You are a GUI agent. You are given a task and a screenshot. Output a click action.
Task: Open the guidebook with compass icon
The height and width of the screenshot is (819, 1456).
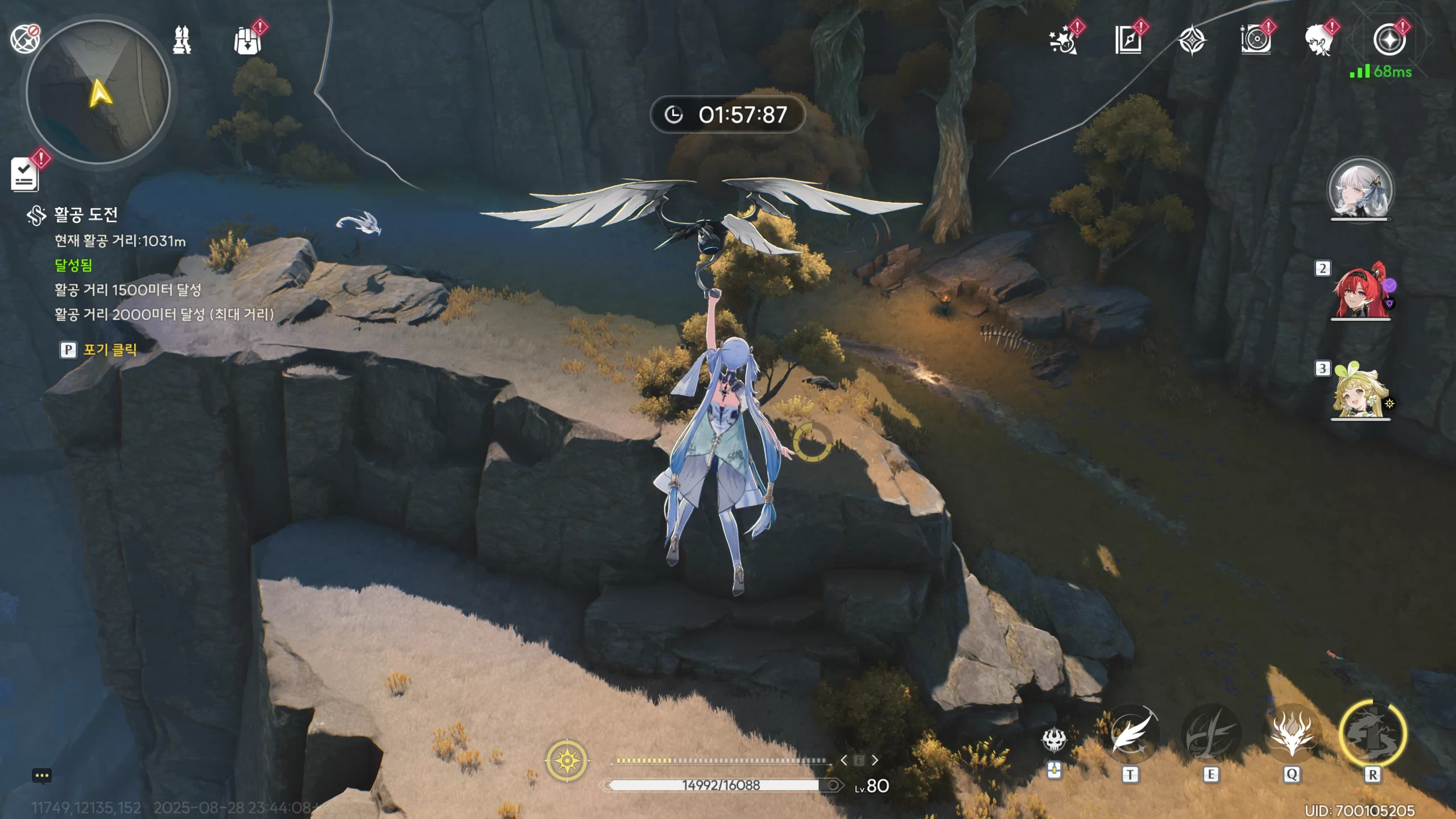[1128, 41]
